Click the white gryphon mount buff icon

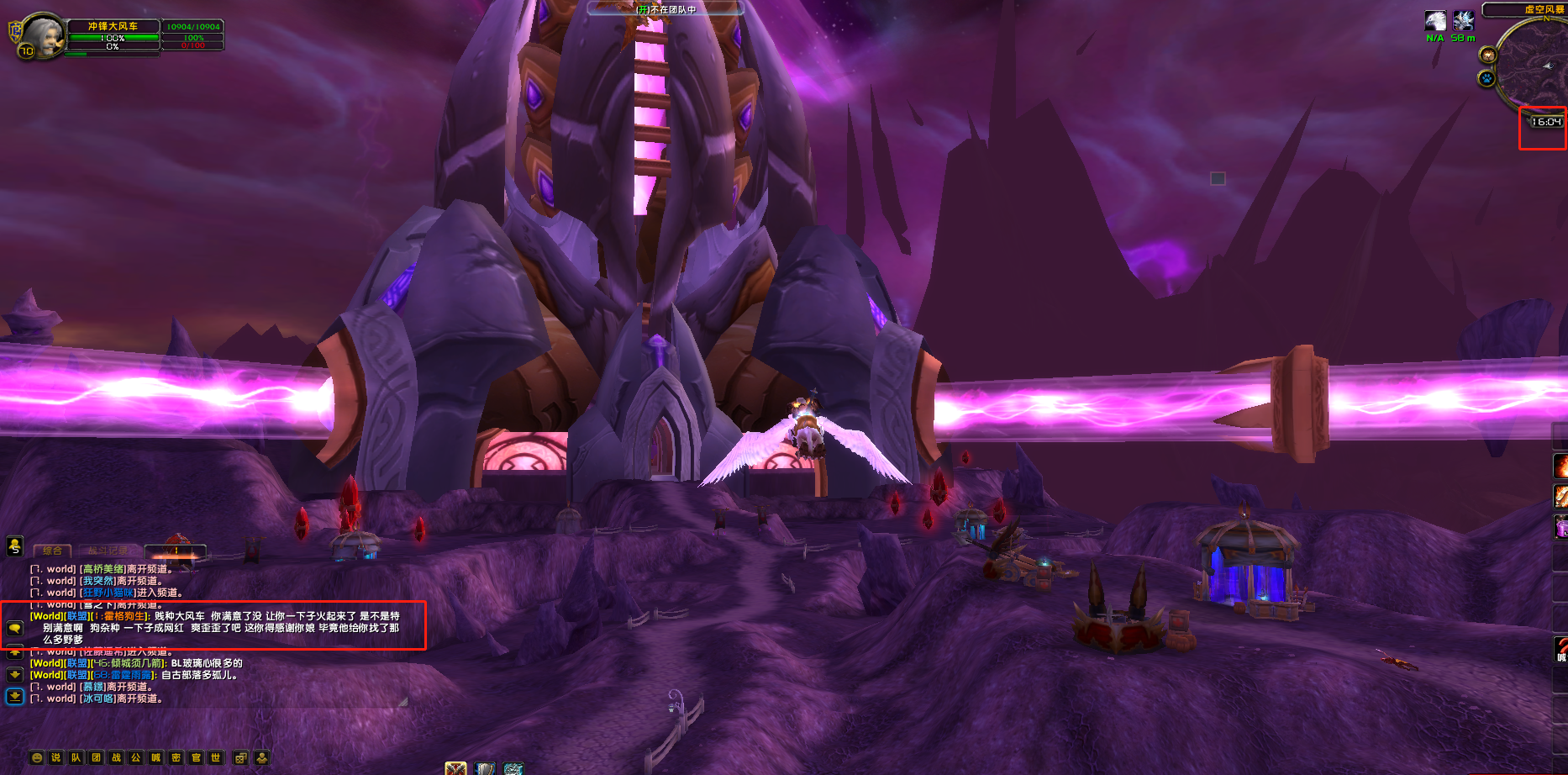coord(1435,21)
